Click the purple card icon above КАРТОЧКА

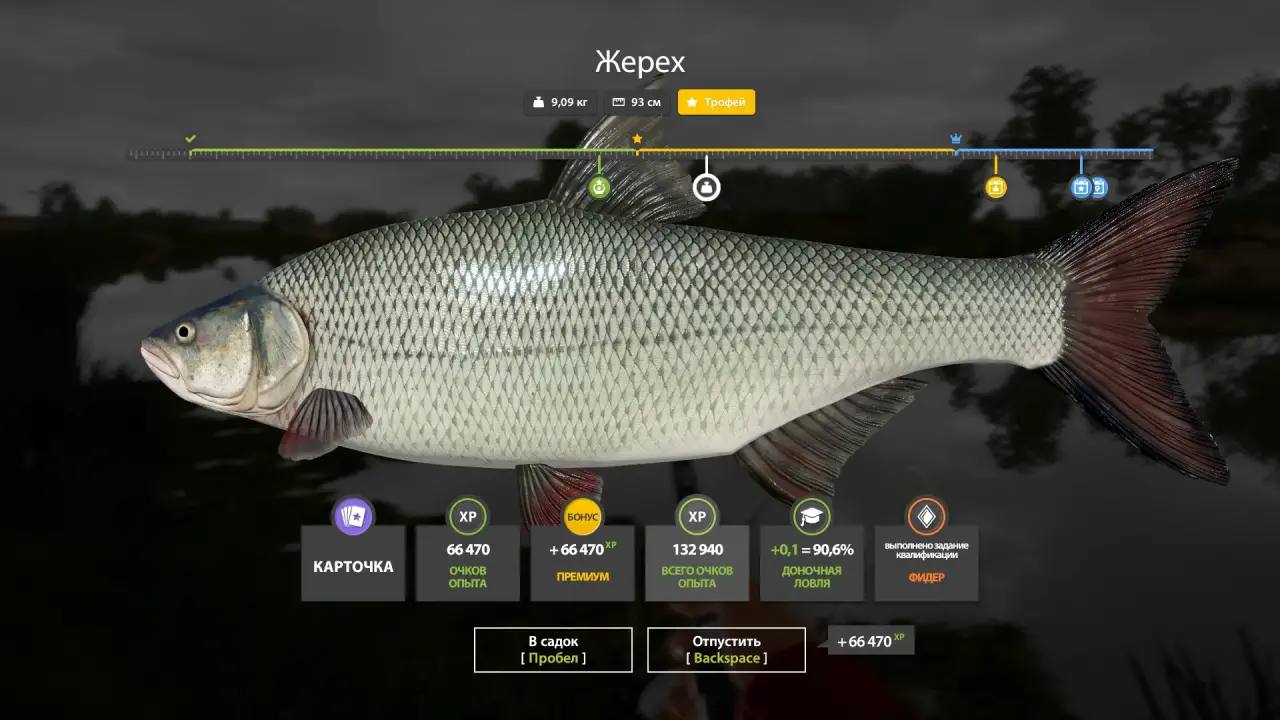(x=353, y=517)
